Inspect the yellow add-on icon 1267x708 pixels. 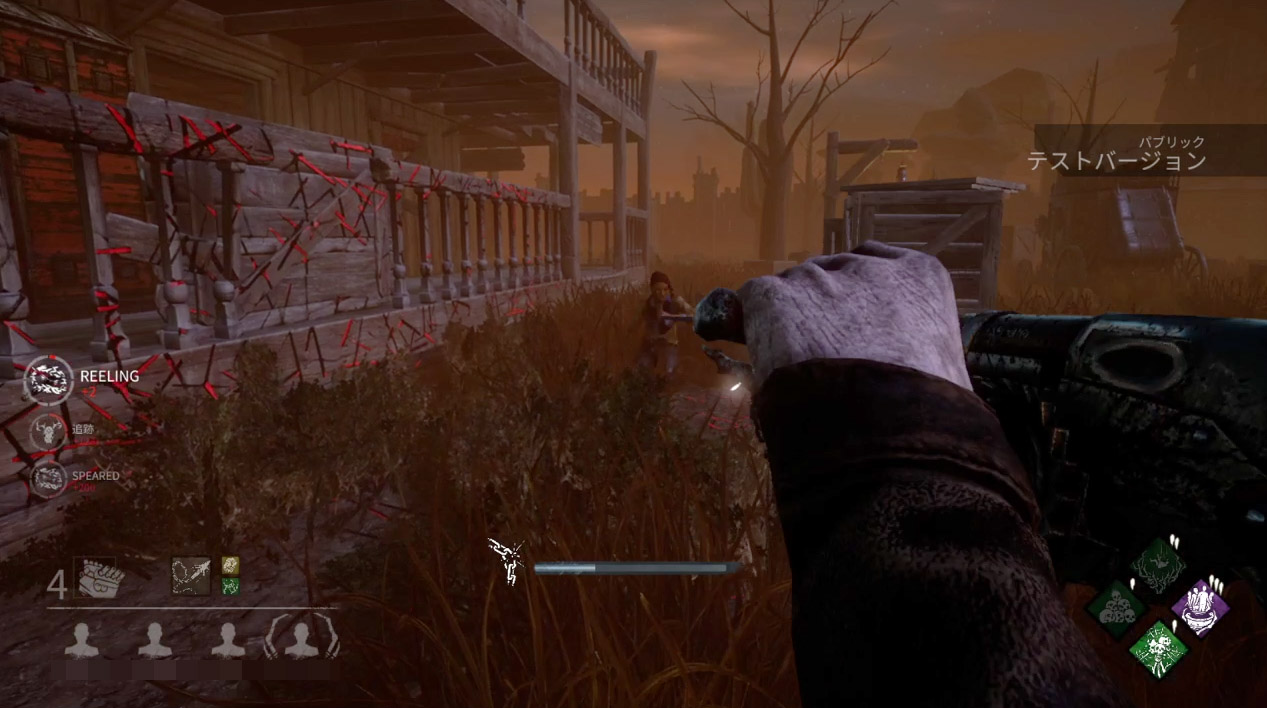(x=230, y=566)
